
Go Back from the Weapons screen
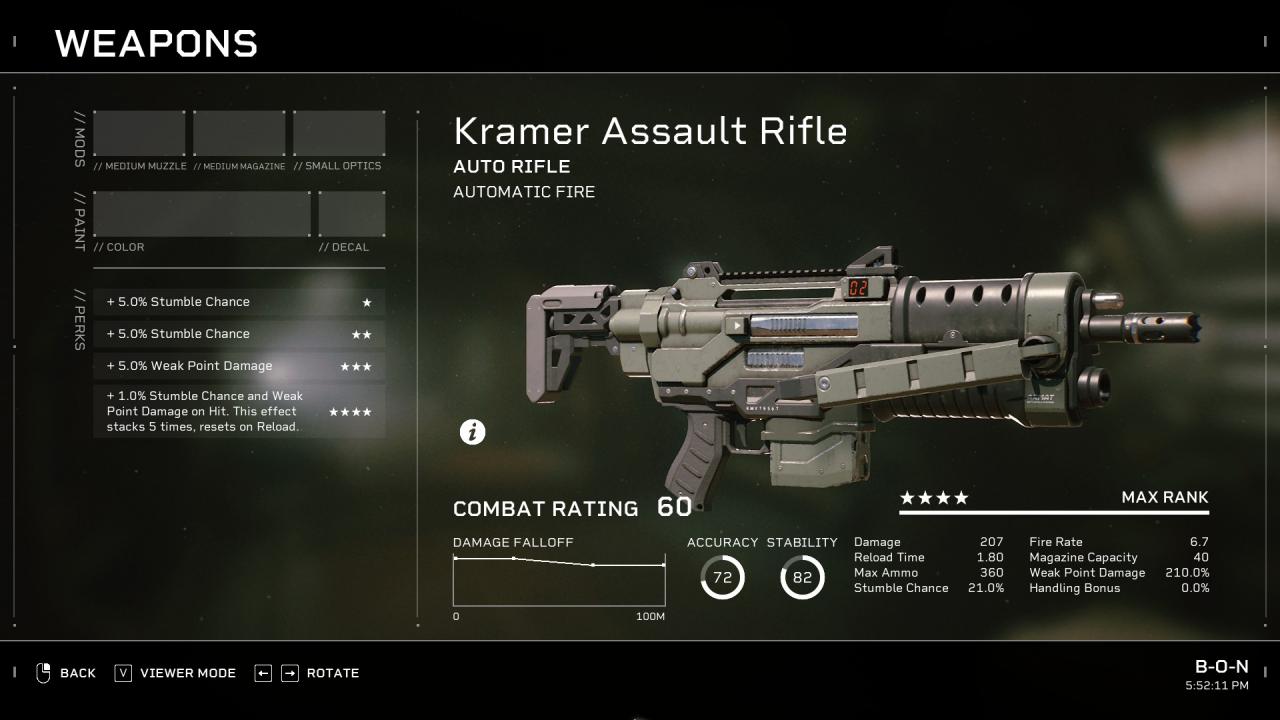[x=66, y=673]
